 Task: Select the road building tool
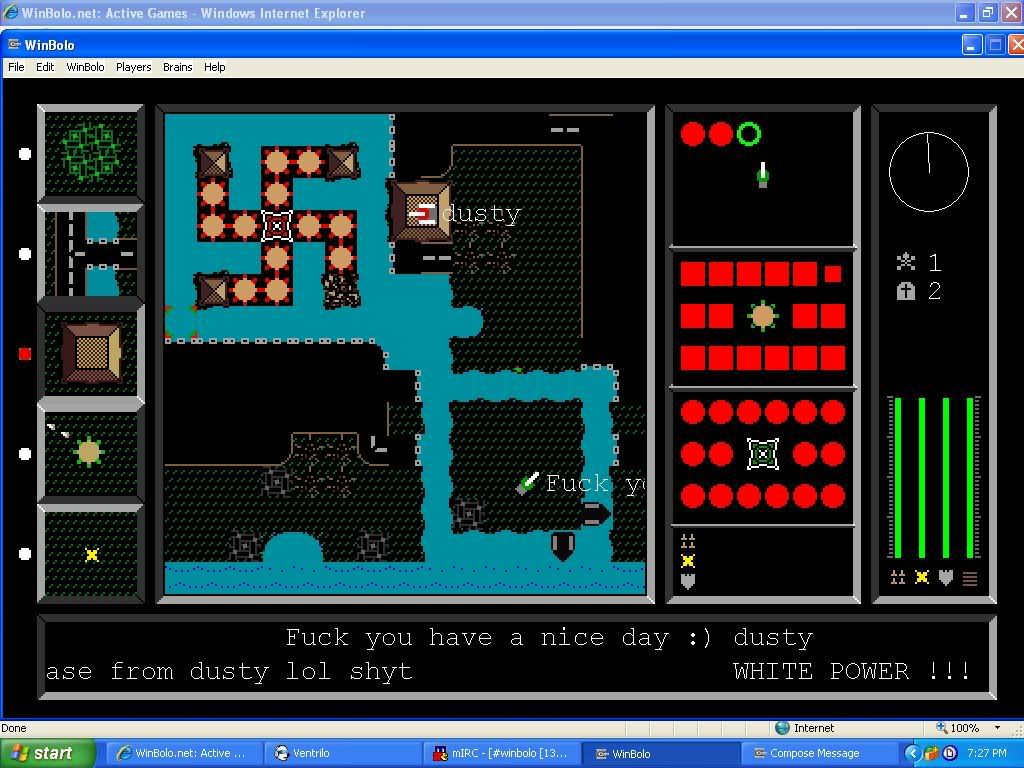tap(91, 253)
